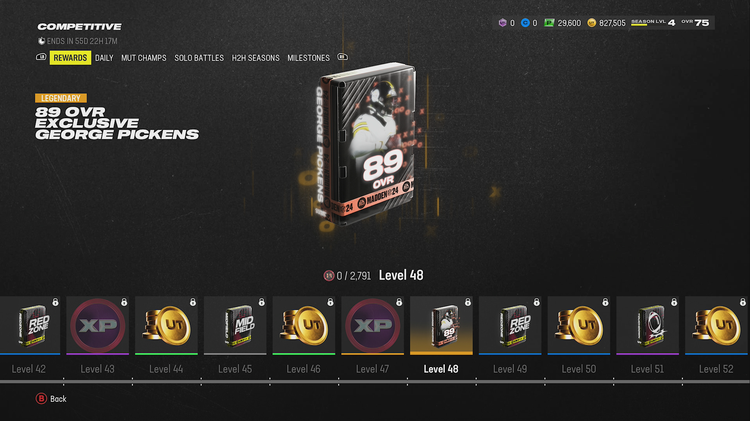Select the Level 44 coins reward
Viewport: 750px width, 421px height.
[x=166, y=325]
